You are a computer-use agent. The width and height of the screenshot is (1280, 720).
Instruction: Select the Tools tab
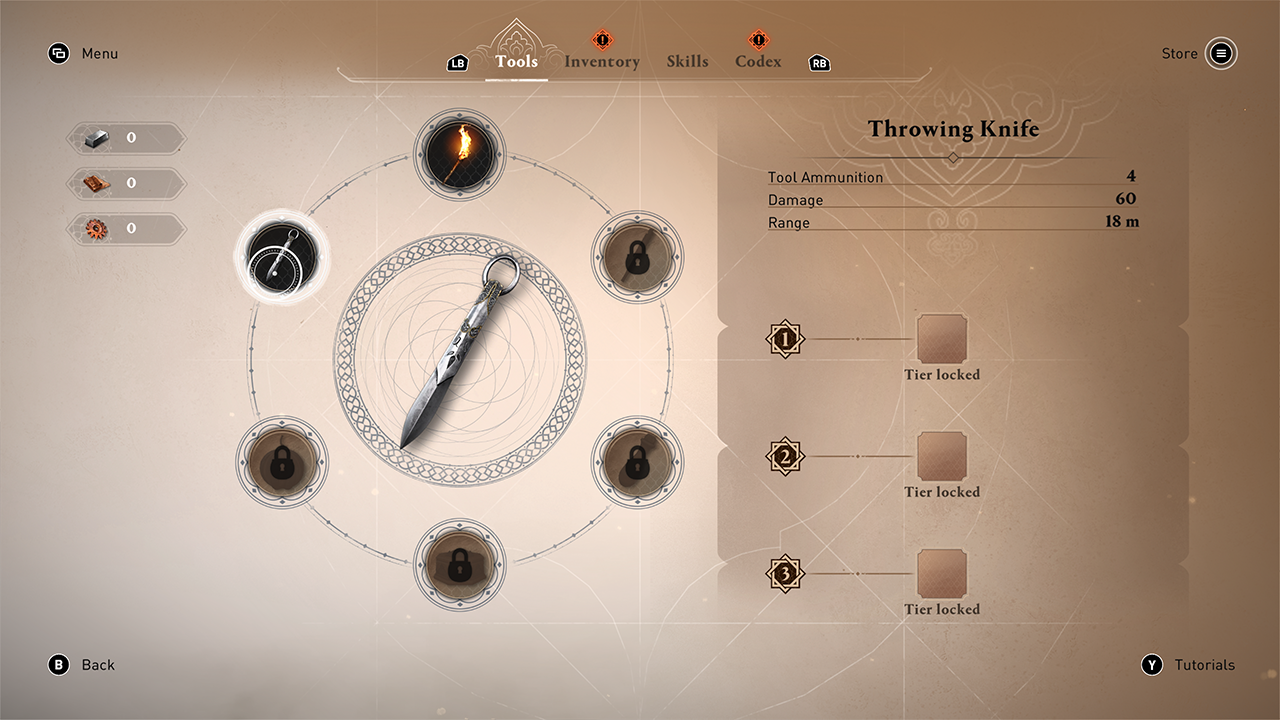pos(516,62)
